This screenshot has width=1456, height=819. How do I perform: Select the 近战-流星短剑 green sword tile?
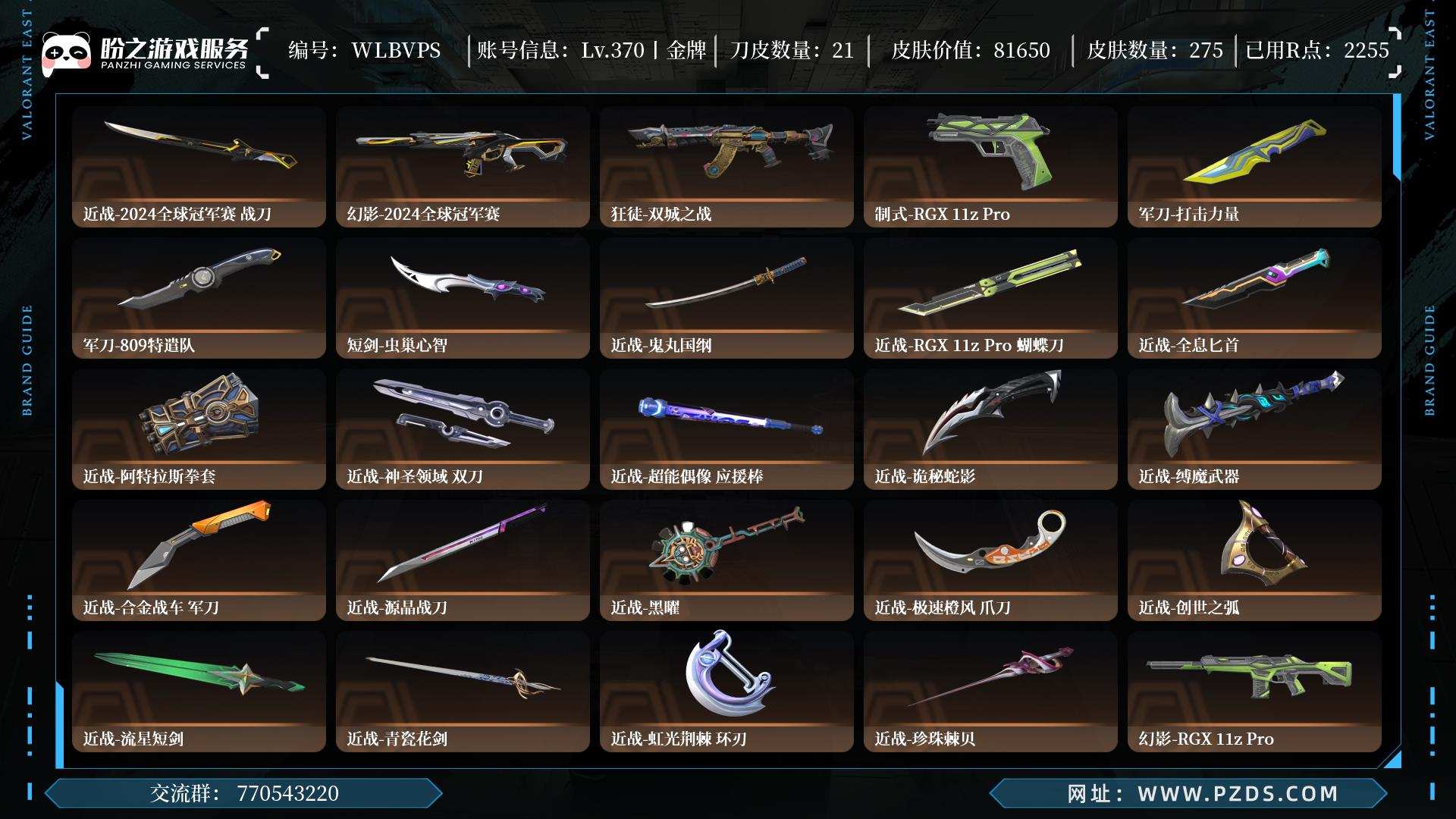click(x=199, y=691)
